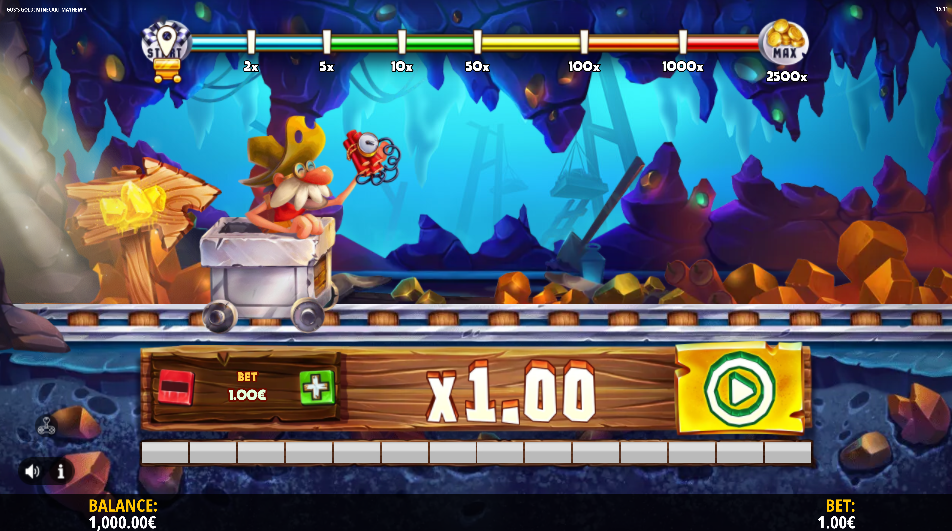Toggle the sound speaker icon
952x531 pixels.
[33, 470]
